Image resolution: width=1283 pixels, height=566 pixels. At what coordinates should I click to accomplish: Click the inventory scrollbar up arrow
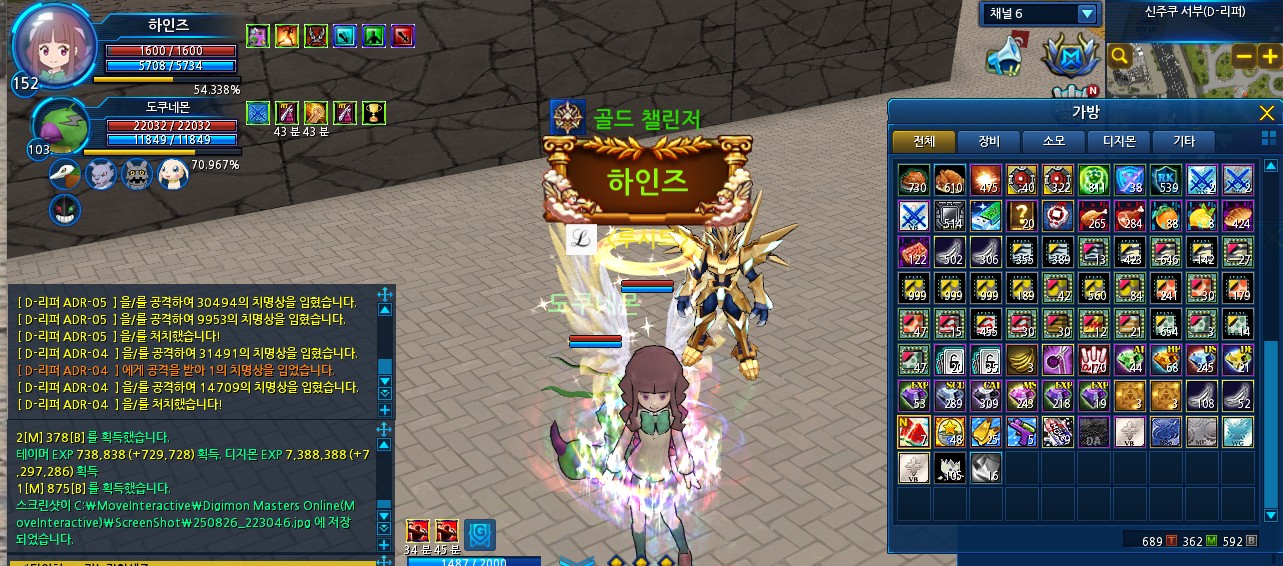(1271, 166)
